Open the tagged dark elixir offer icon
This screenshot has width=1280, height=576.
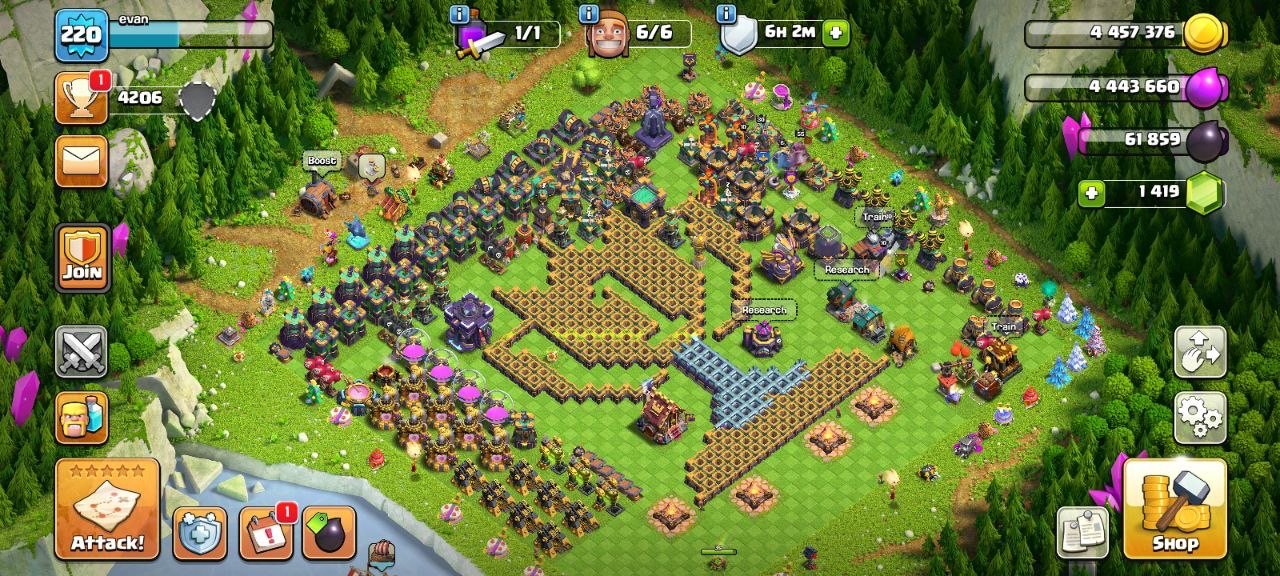click(329, 533)
